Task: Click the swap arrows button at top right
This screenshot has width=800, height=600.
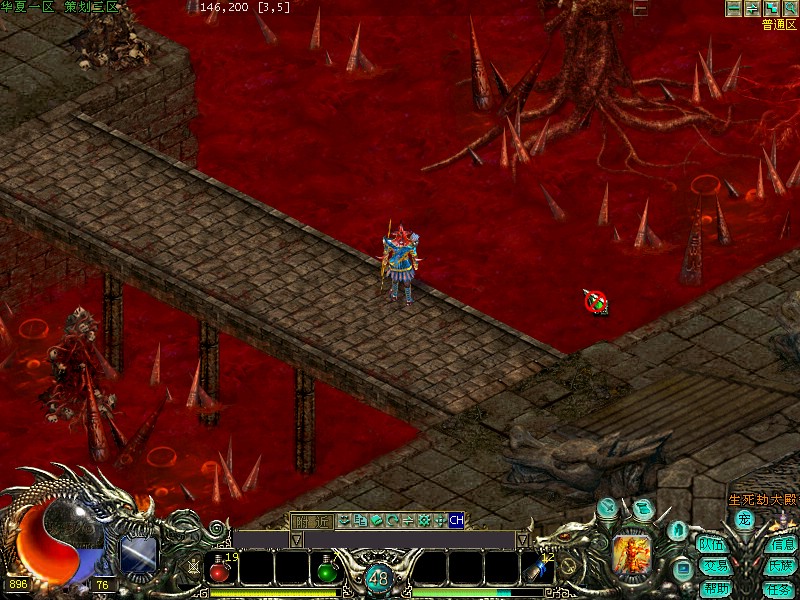Action: click(x=751, y=8)
